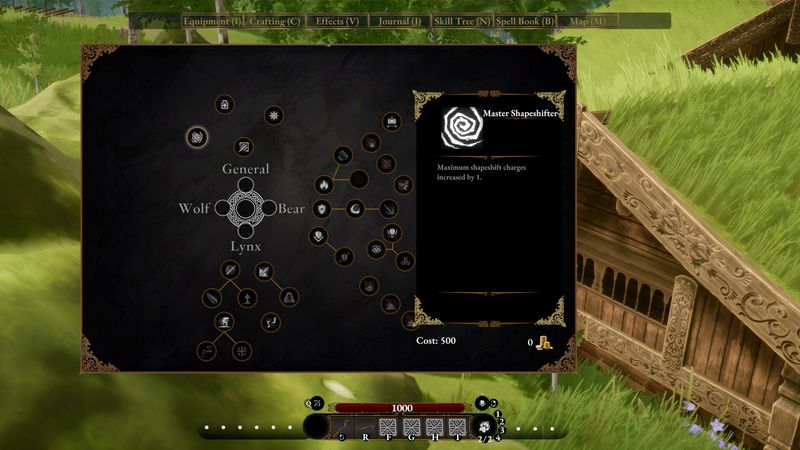Show the Effects tab
Viewport: 800px width, 450px height.
coord(336,20)
